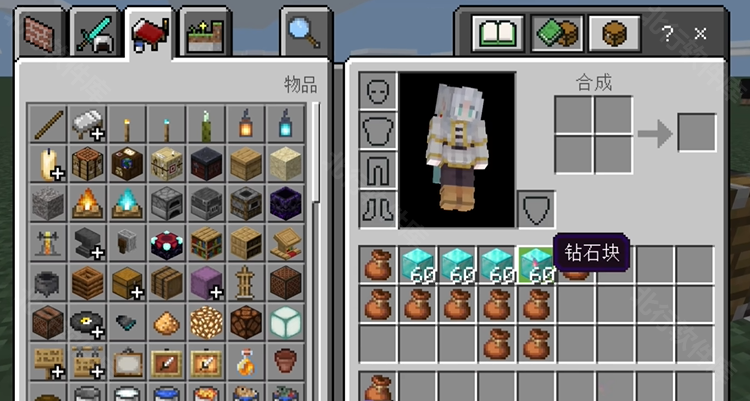Click the helmet armor slot
This screenshot has width=750, height=401.
tap(379, 92)
